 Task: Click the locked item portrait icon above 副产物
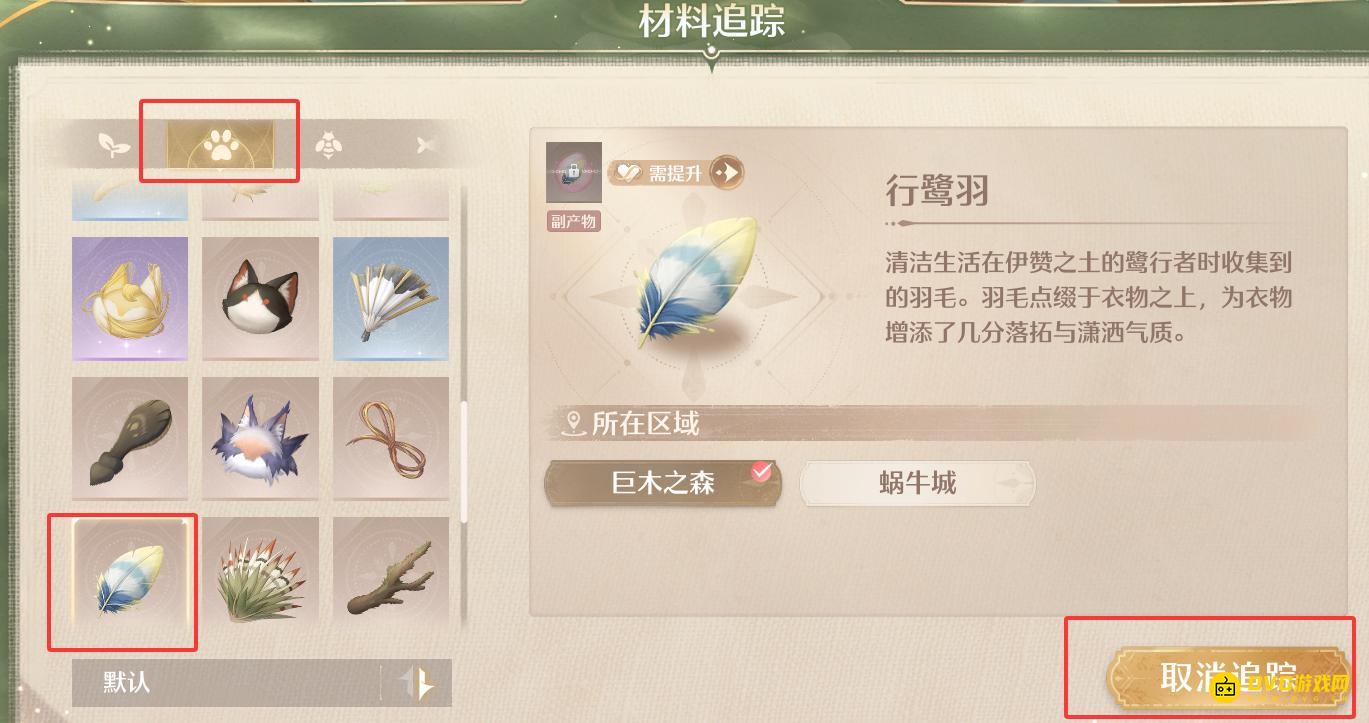point(573,171)
